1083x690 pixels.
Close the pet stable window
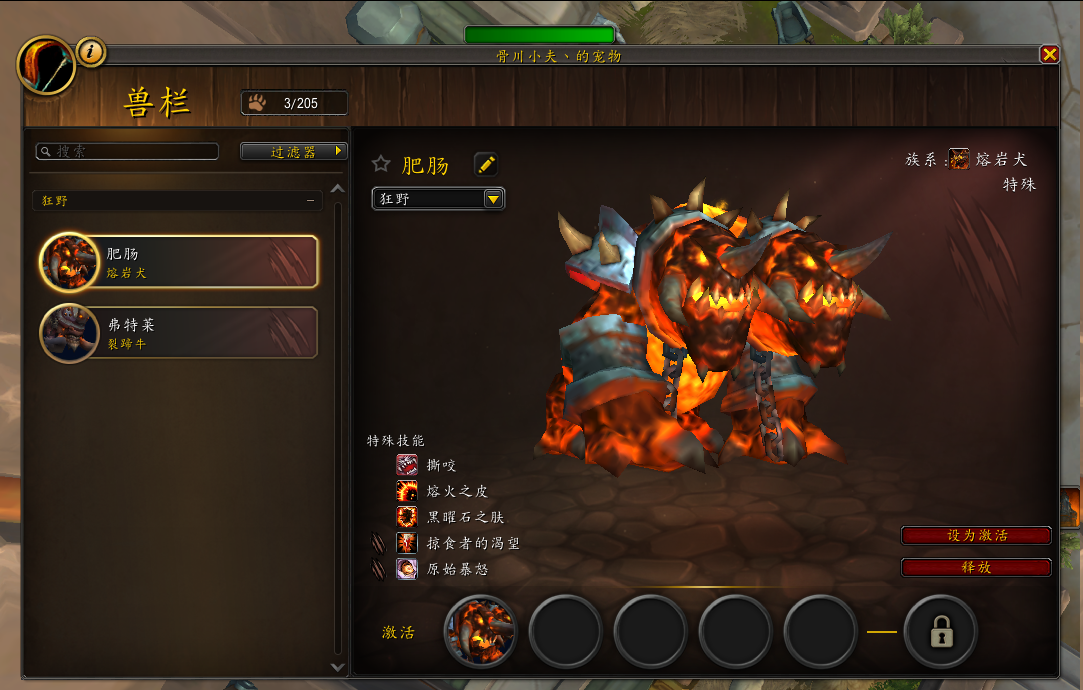point(1049,55)
